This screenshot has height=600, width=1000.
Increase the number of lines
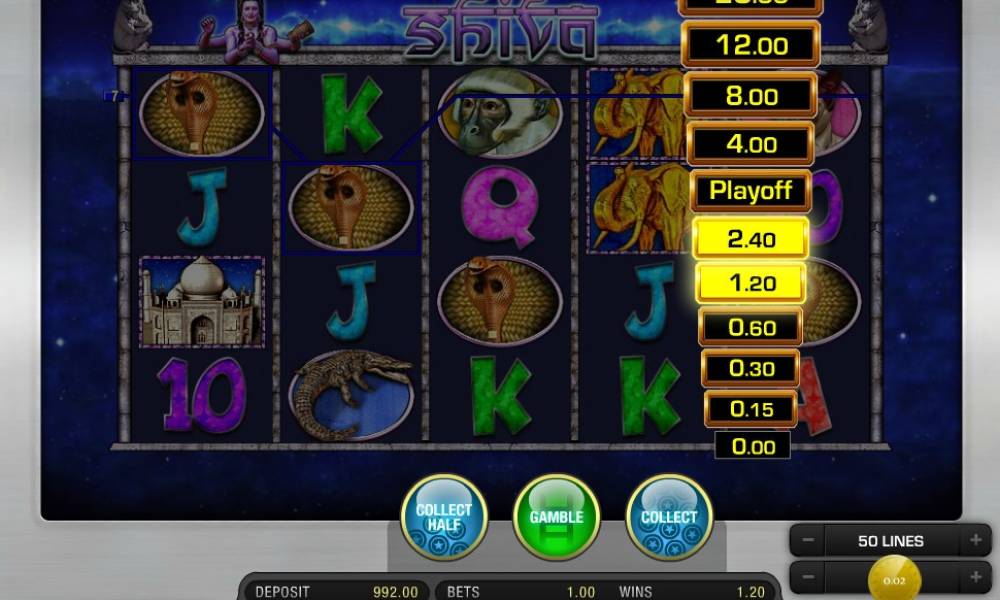tap(974, 541)
